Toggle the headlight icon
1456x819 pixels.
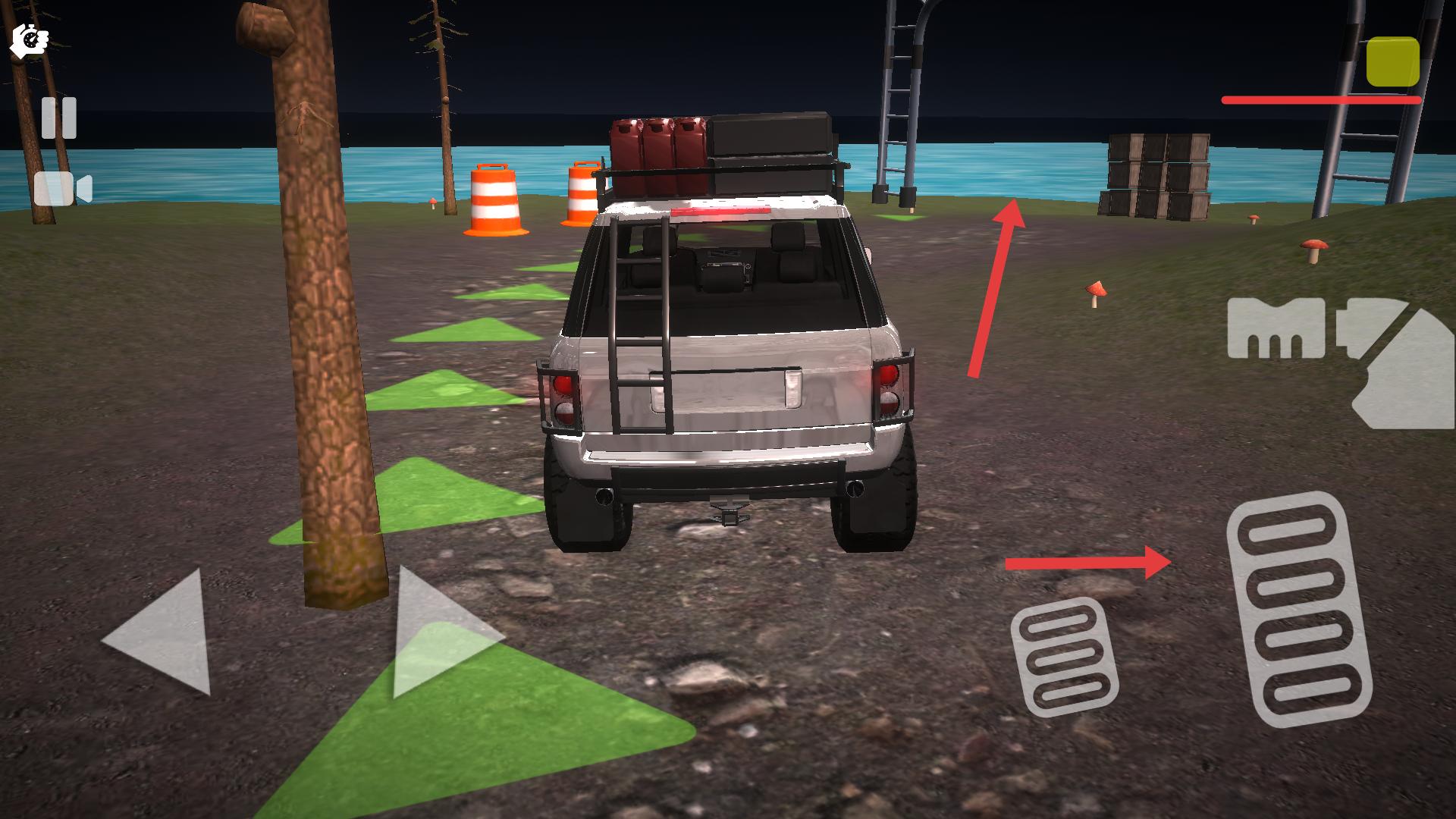click(1276, 329)
